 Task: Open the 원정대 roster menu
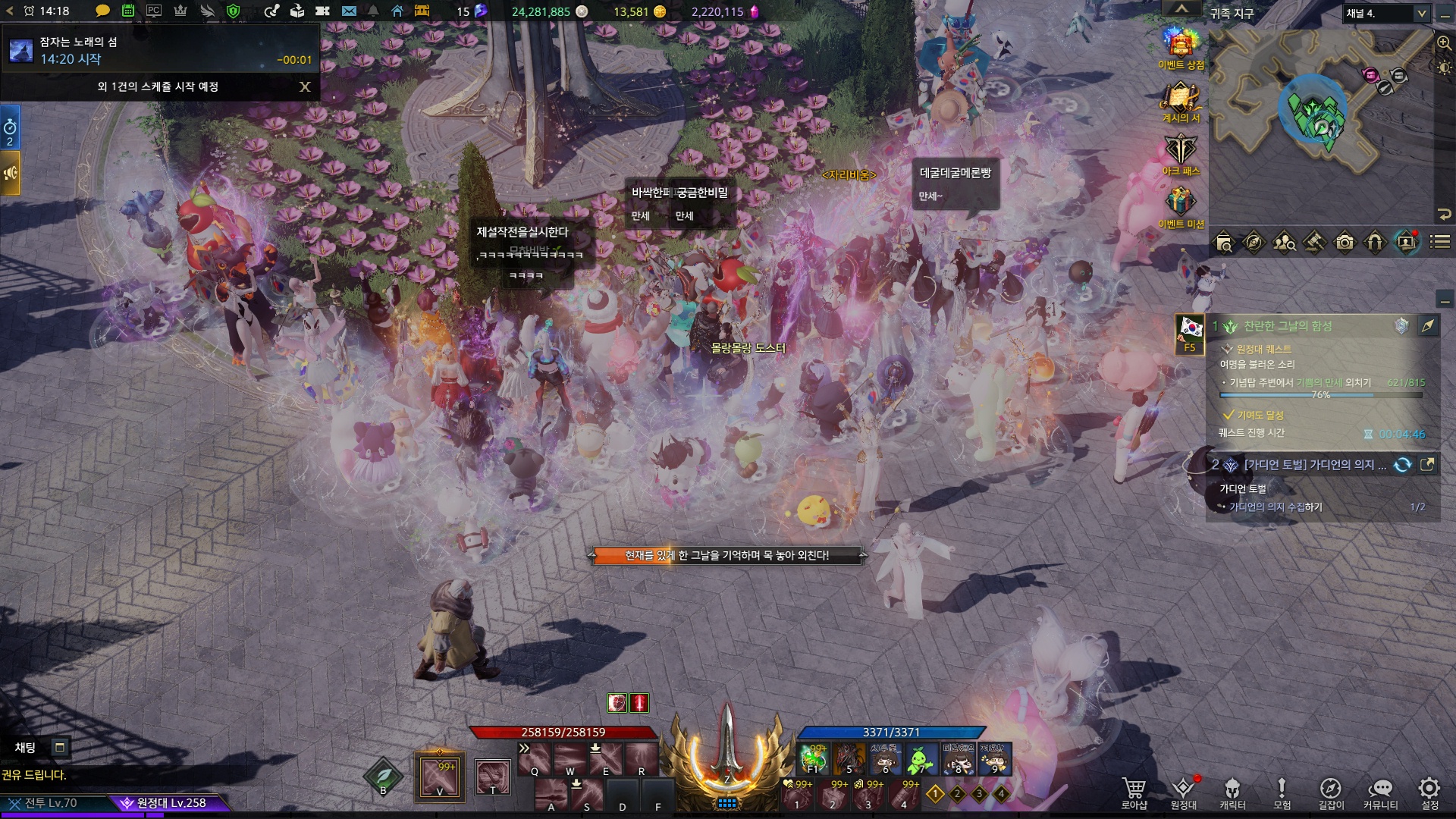[1183, 791]
